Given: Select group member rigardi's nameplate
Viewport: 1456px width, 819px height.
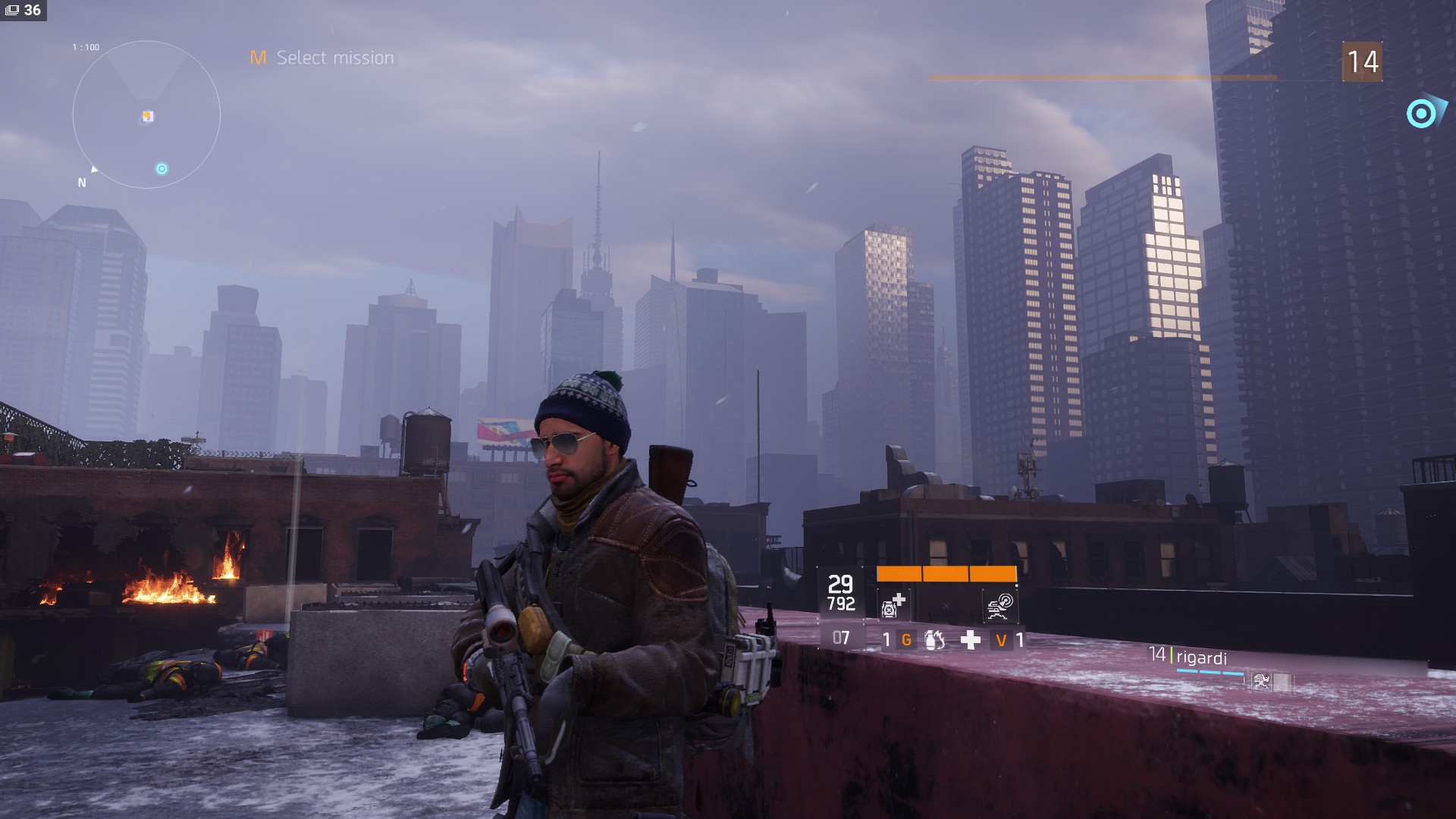Looking at the screenshot, I should 1200,657.
